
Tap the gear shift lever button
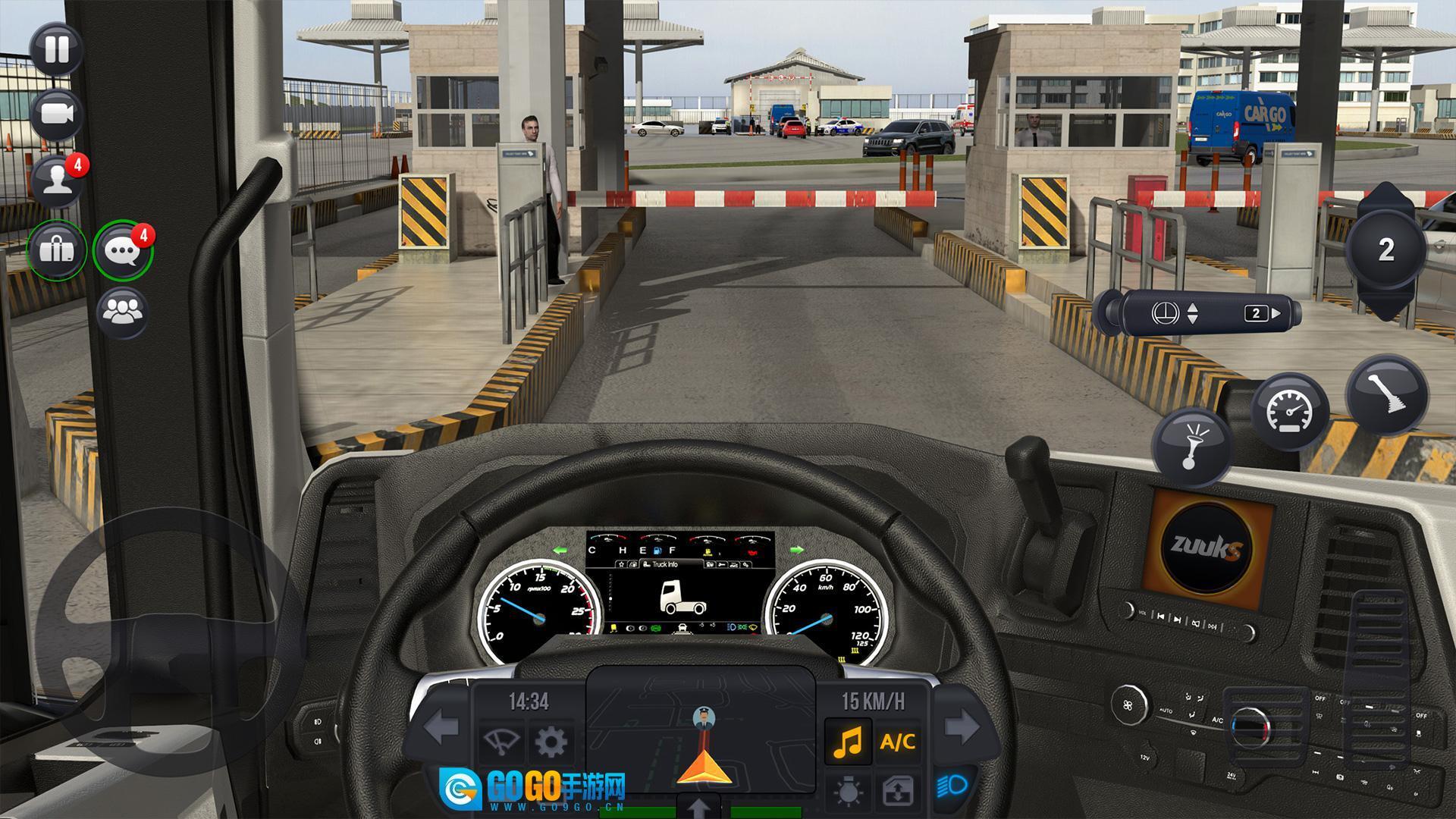click(1386, 394)
